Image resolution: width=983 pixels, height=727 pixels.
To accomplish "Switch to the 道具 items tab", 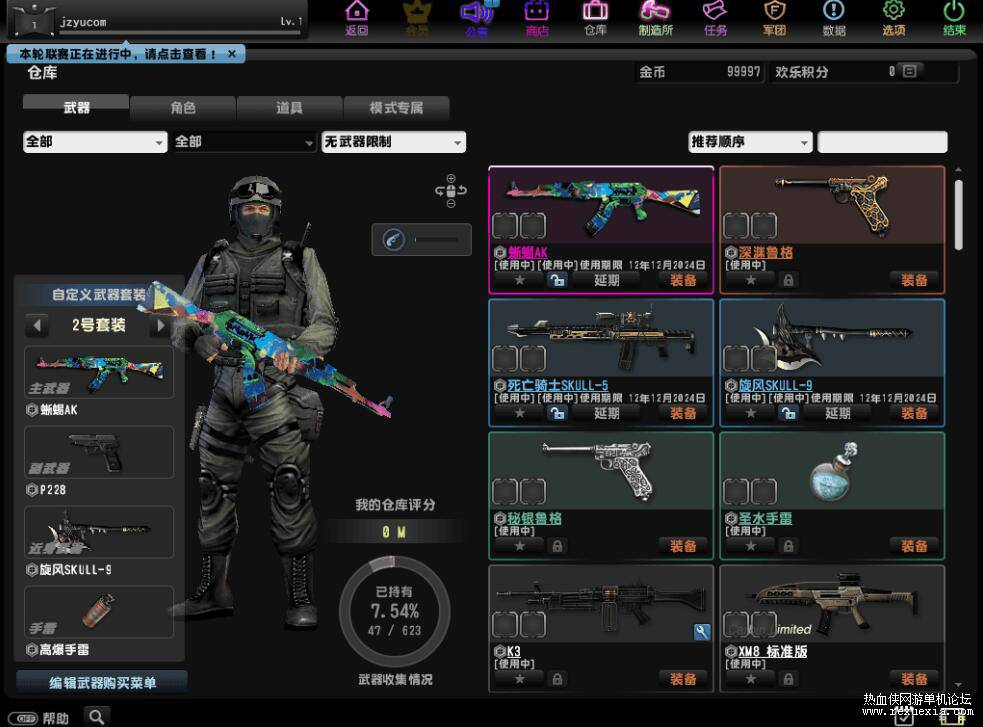I will pyautogui.click(x=289, y=108).
